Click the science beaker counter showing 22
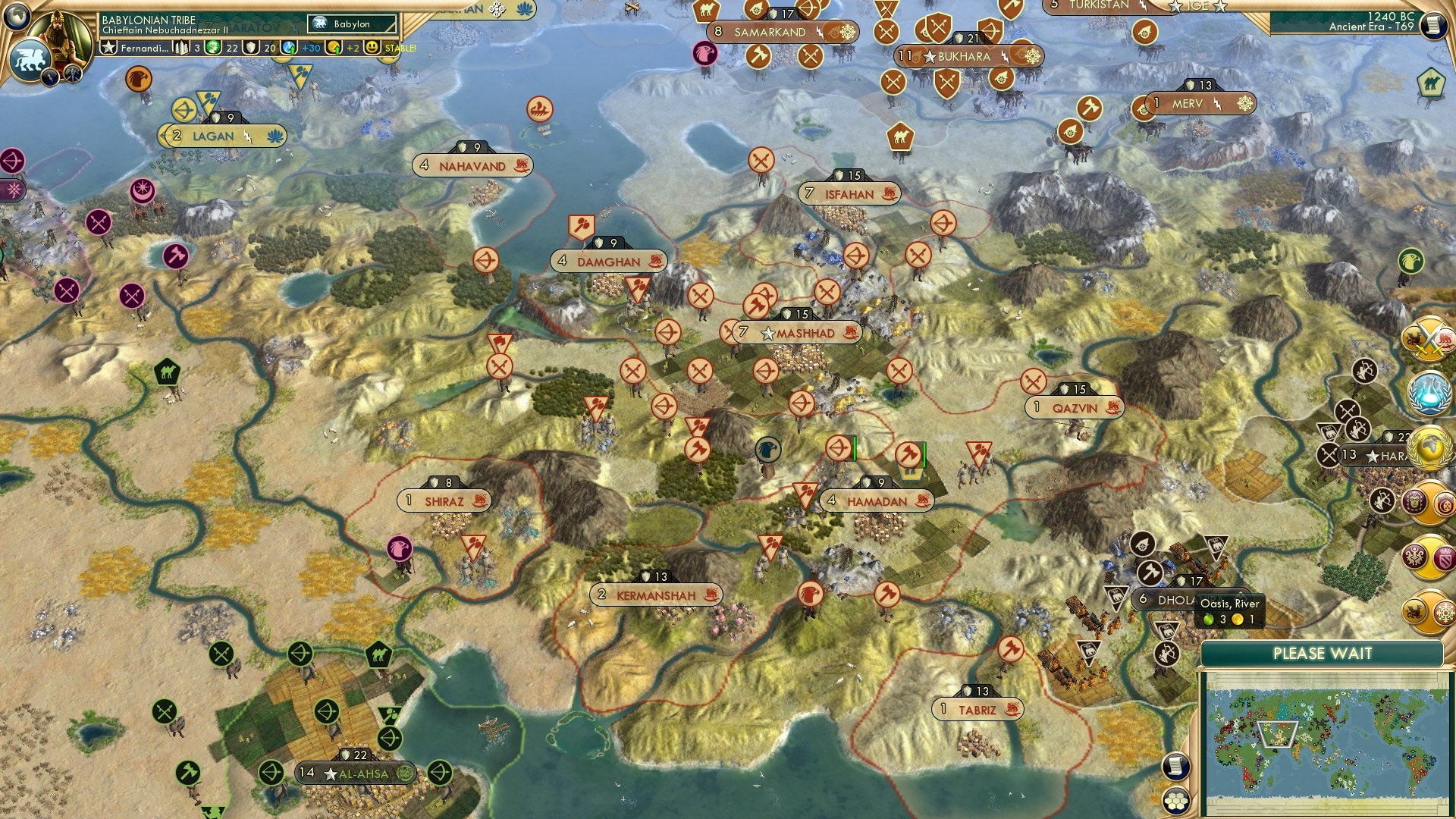This screenshot has height=819, width=1456. [215, 47]
